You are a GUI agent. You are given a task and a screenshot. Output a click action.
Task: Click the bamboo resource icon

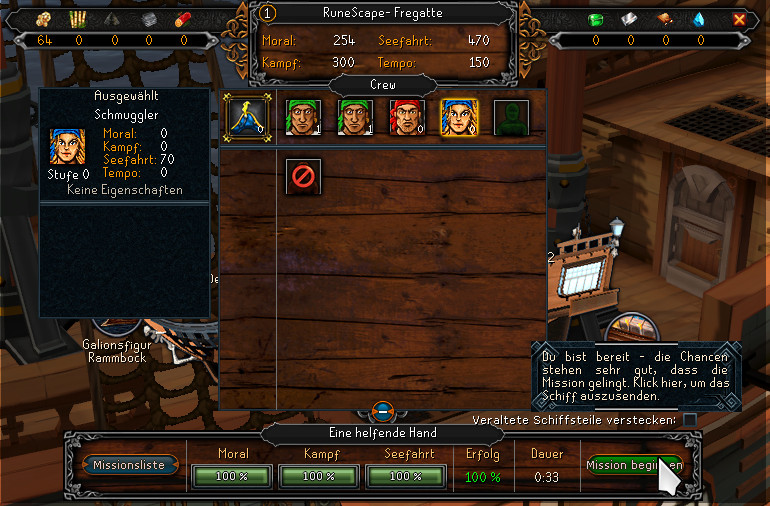(77, 19)
